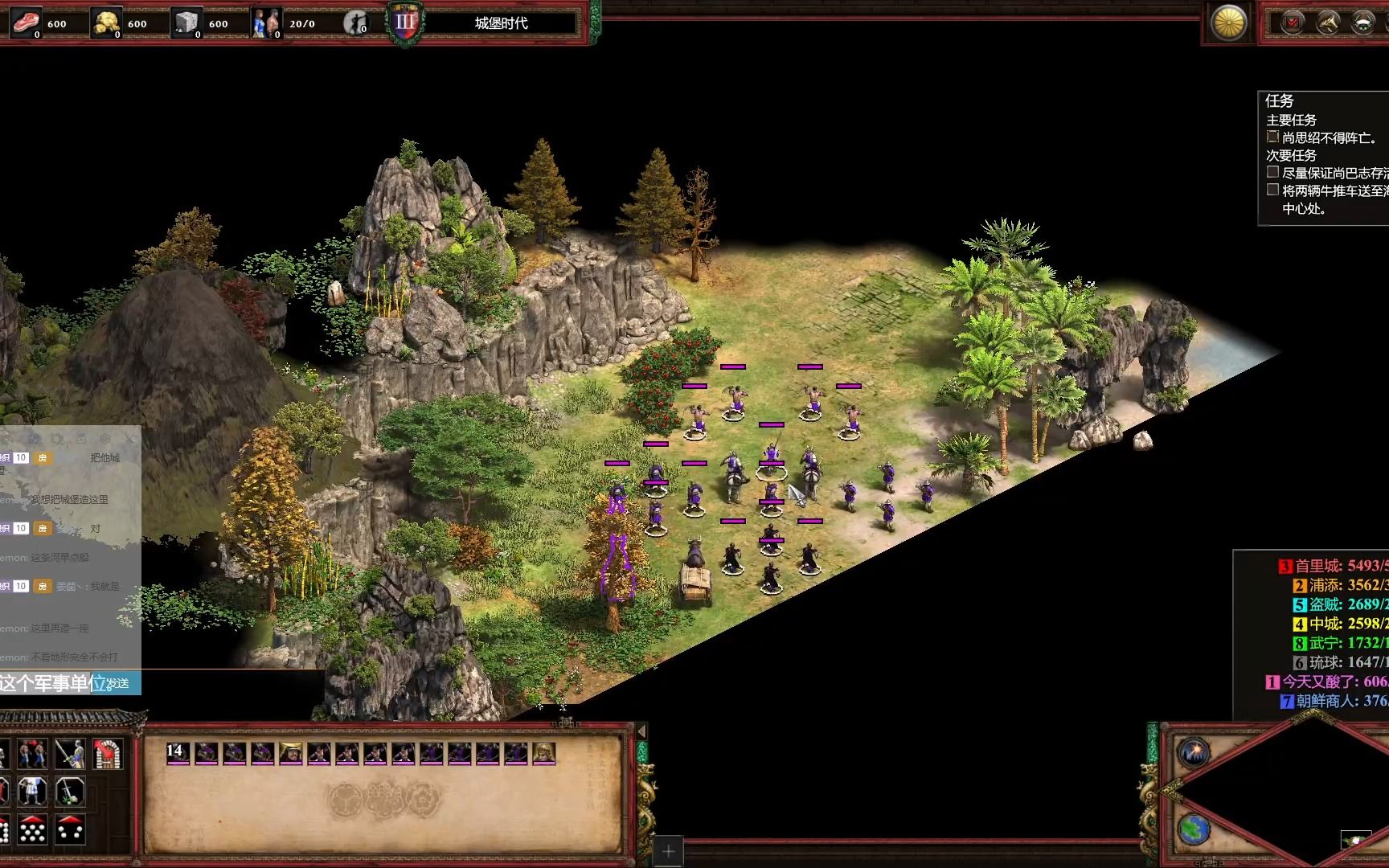
Task: Open the tech tree arrow button
Action: click(x=1328, y=23)
